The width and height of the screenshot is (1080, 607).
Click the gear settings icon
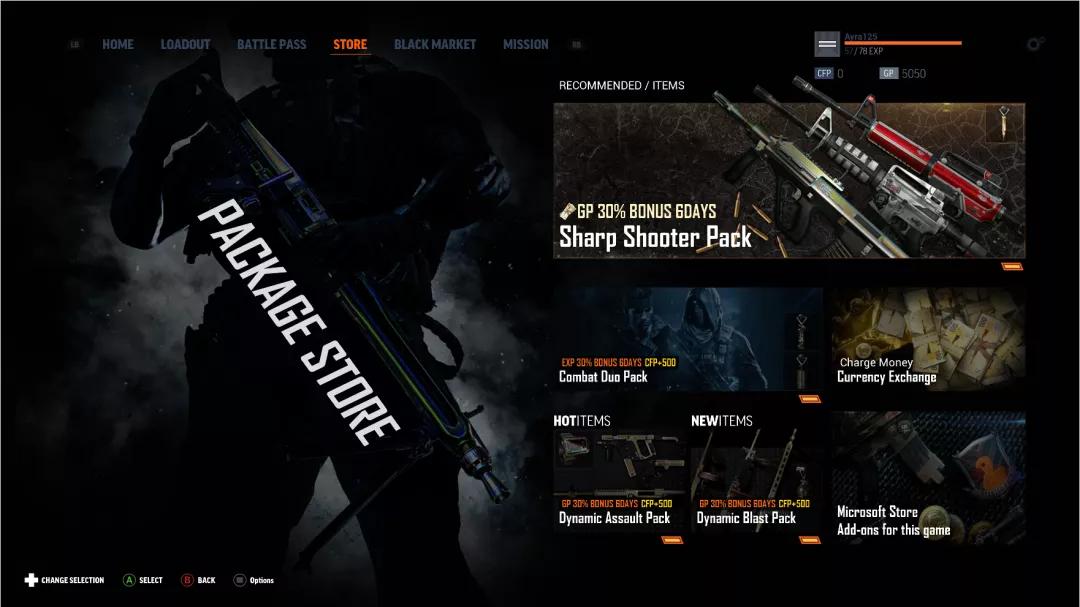coord(1035,44)
